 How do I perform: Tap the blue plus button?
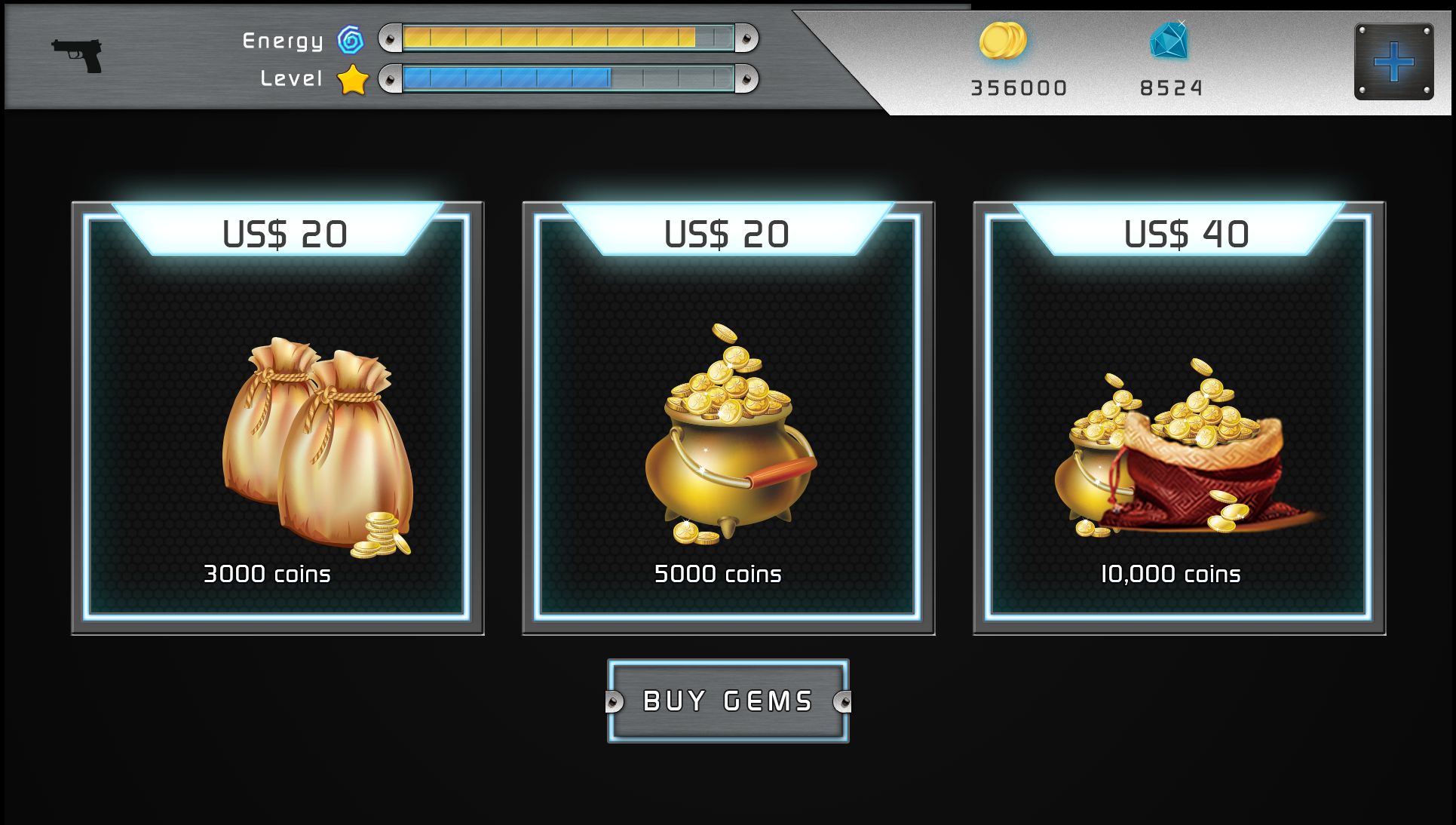click(1393, 62)
